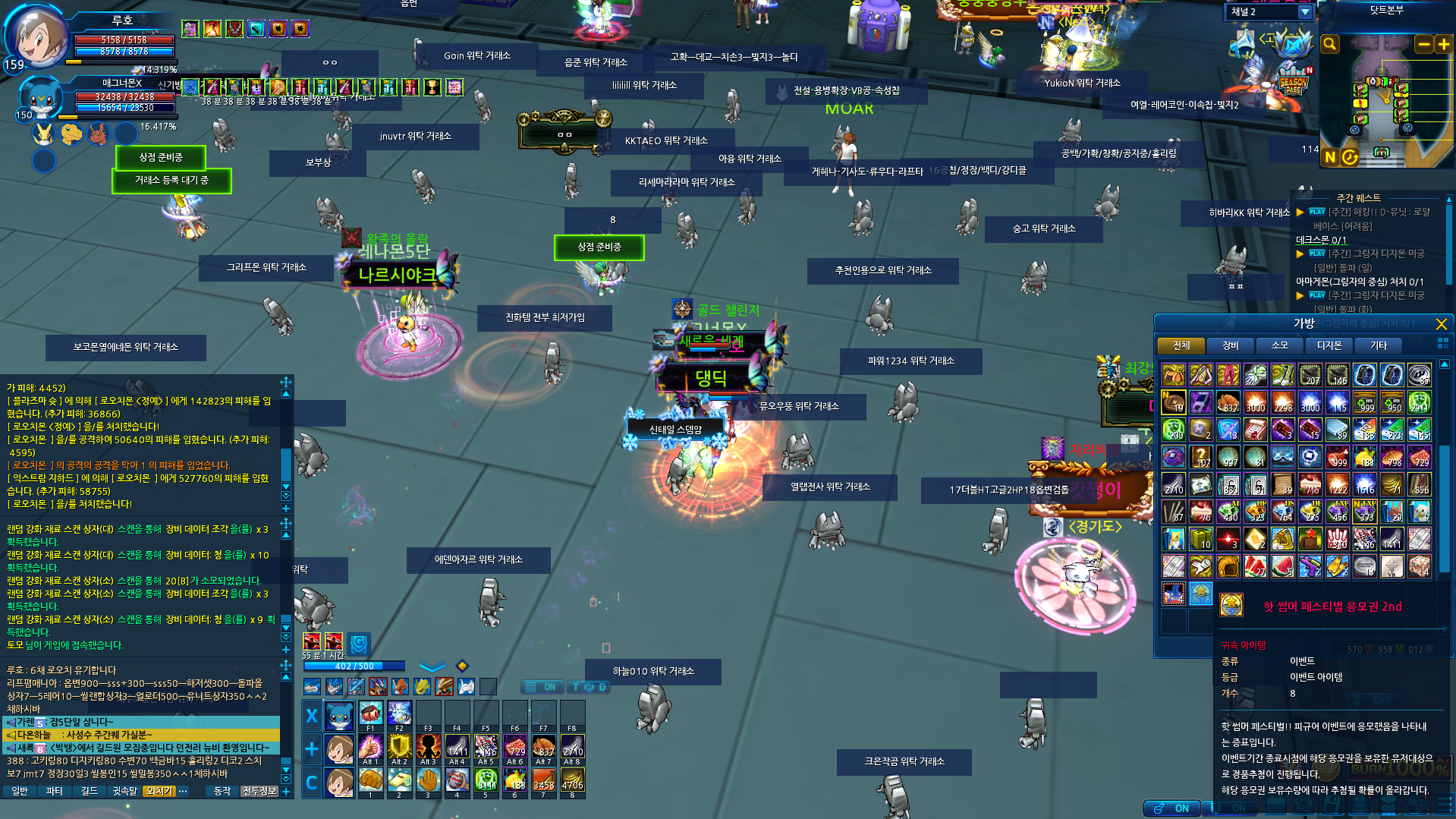This screenshot has height=819, width=1456.
Task: Click the minimap magnifier search button
Action: coord(1329,45)
